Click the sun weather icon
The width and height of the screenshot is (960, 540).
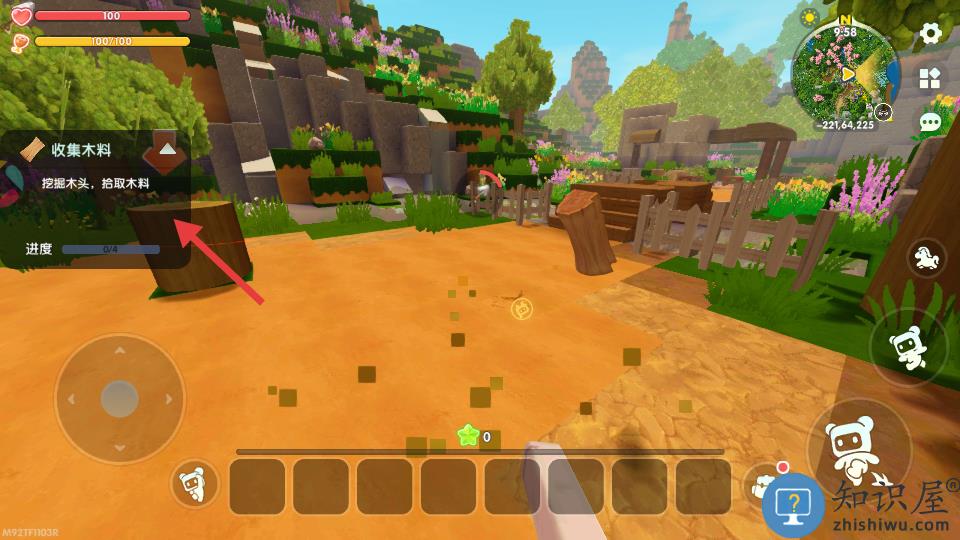click(810, 18)
